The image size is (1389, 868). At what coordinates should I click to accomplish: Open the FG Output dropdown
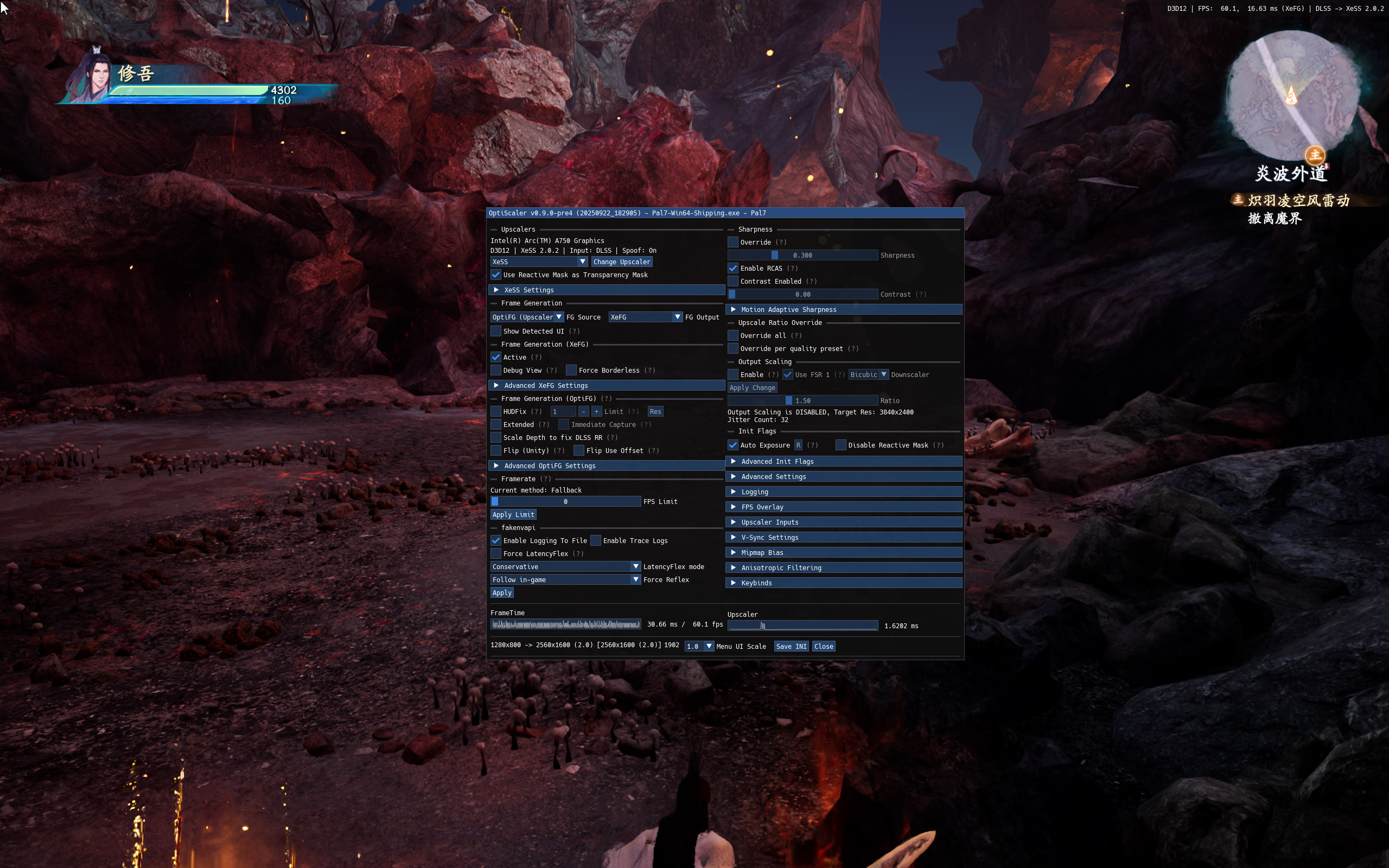645,317
